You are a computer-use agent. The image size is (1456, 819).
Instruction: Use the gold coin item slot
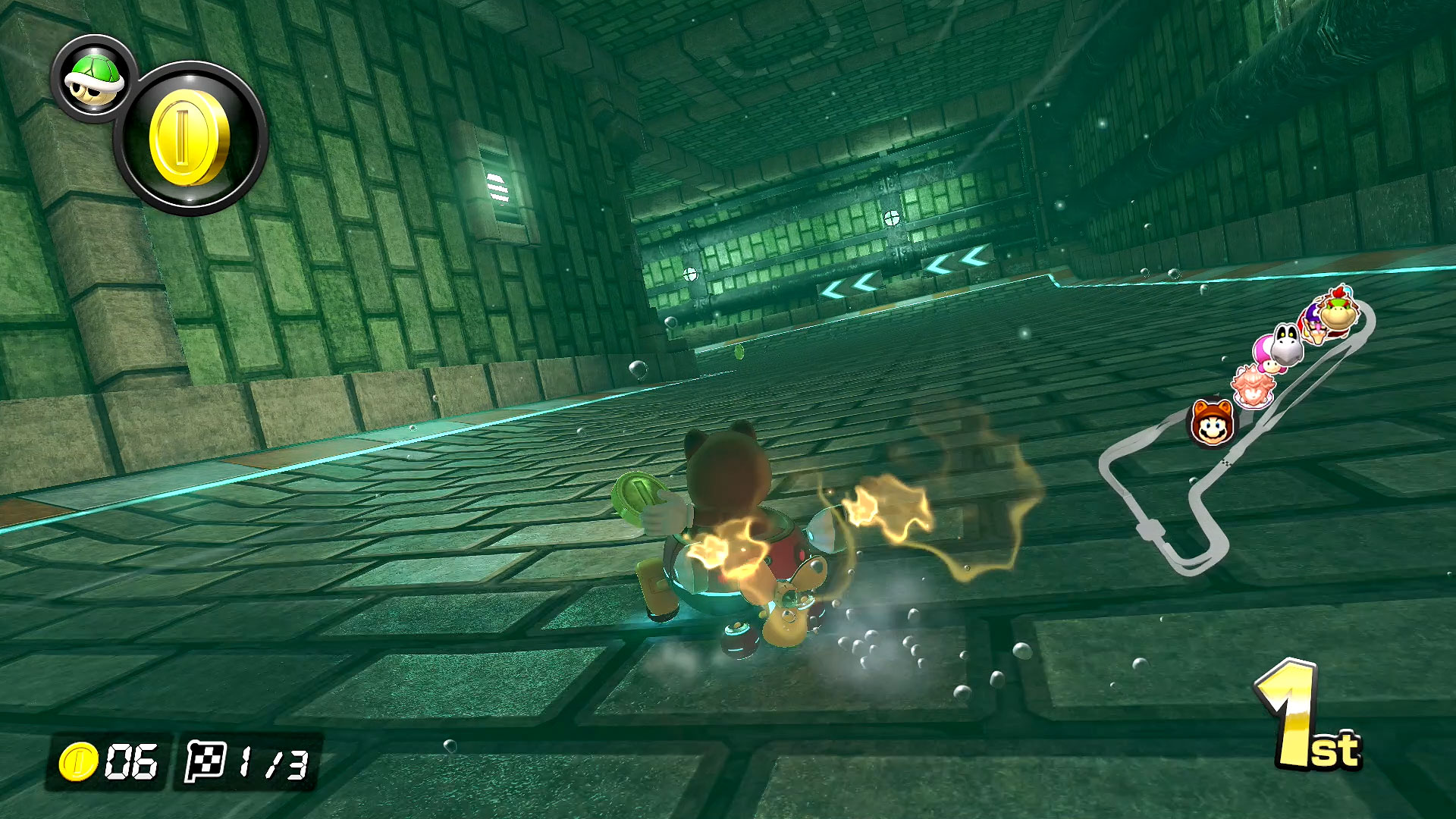click(190, 139)
